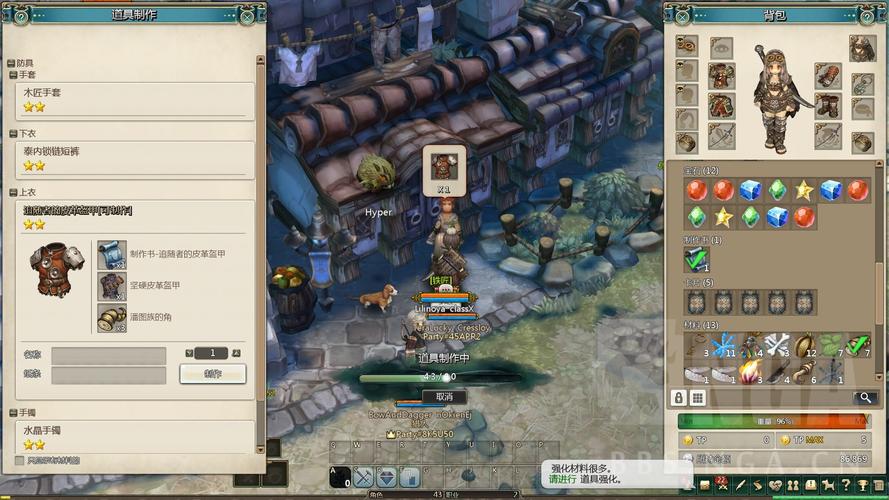Click the inventory grid view button
Viewport: 889px width, 500px height.
[697, 398]
